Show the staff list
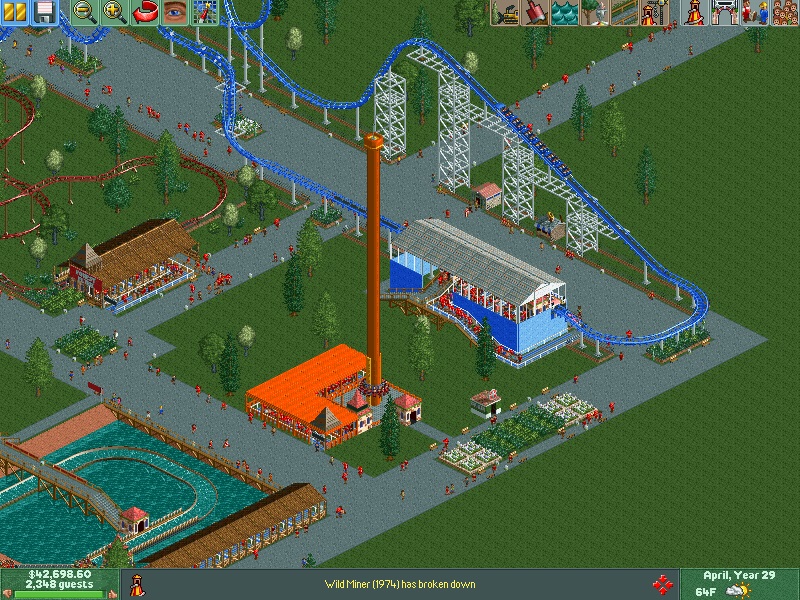The height and width of the screenshot is (600, 800). [752, 12]
